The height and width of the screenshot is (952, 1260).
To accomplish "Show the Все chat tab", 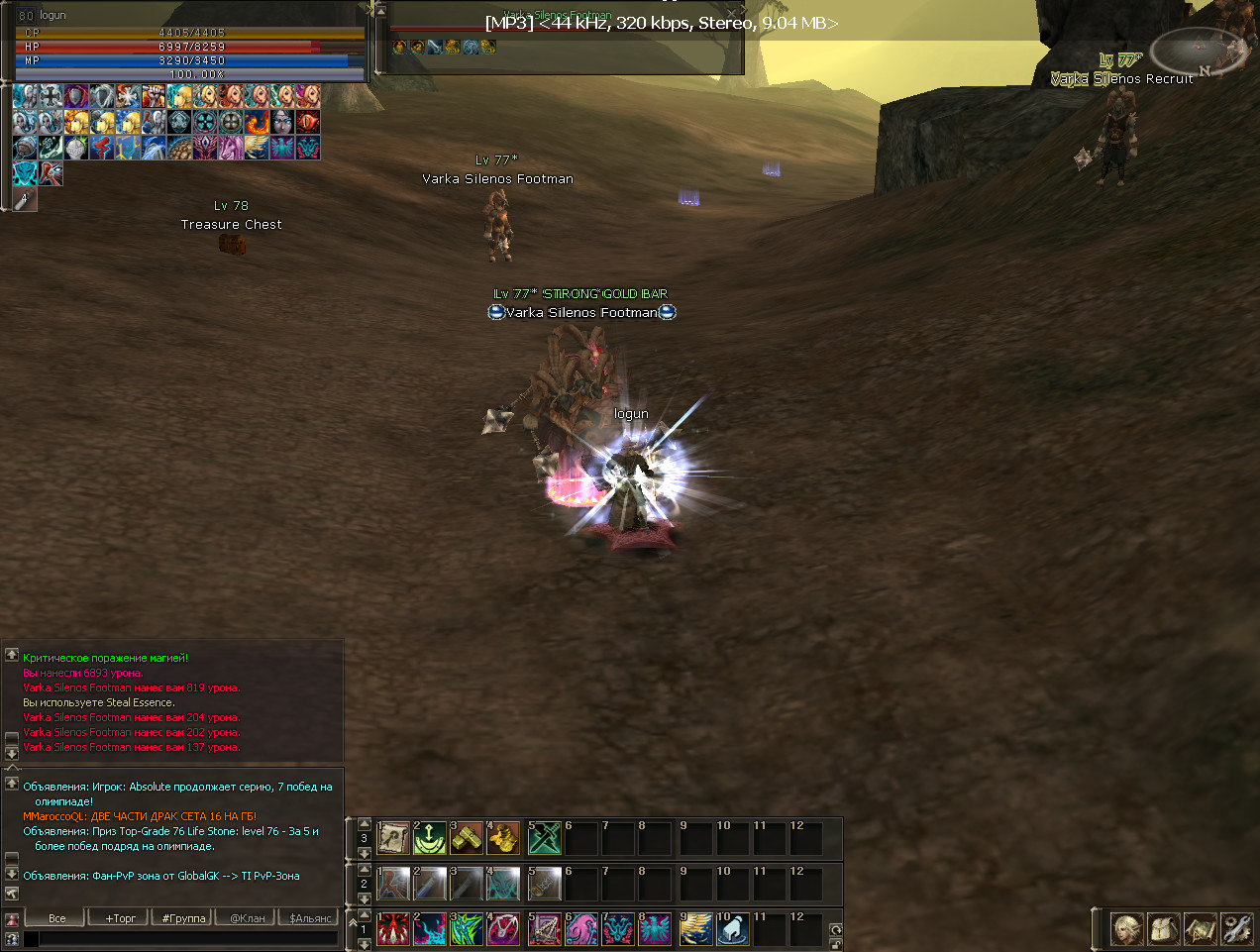I will pyautogui.click(x=56, y=918).
